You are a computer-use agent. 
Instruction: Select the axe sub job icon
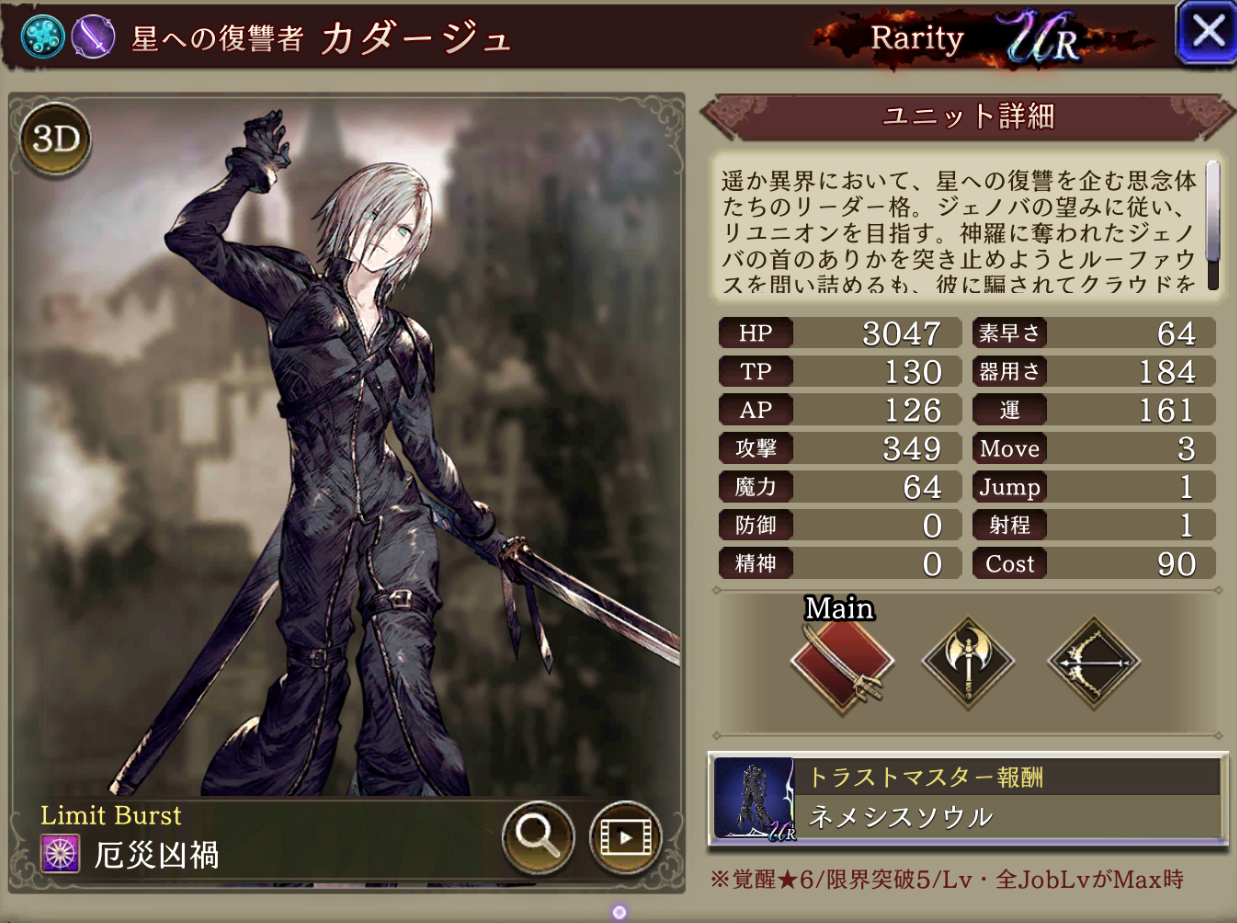(967, 661)
